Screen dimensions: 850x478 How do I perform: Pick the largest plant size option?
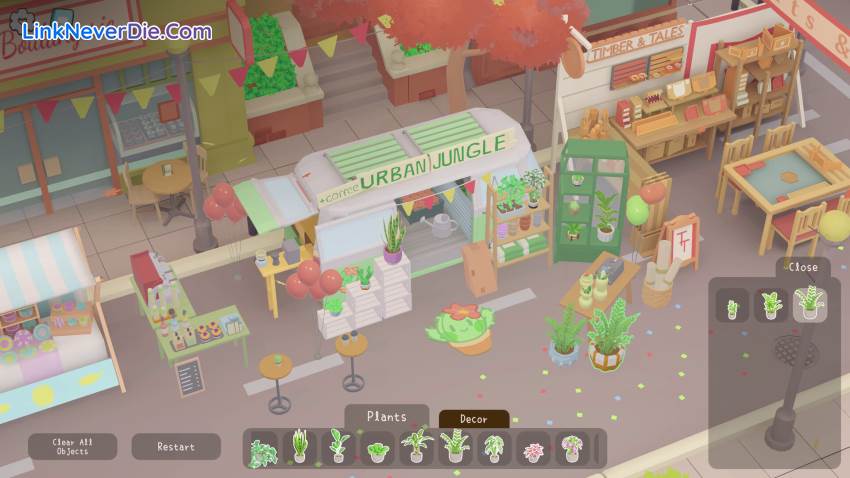[x=810, y=304]
